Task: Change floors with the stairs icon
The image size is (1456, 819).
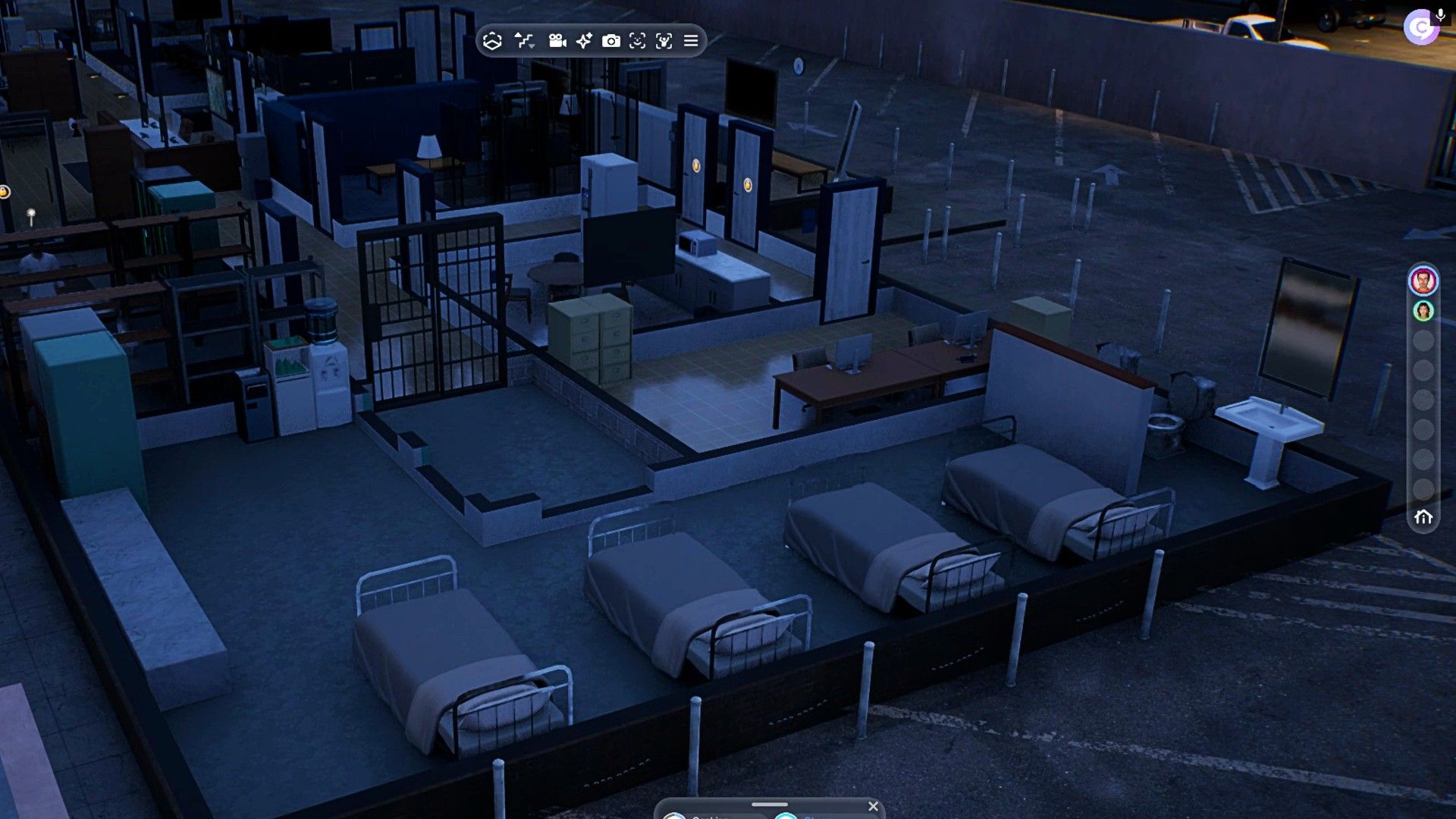Action: coord(524,41)
